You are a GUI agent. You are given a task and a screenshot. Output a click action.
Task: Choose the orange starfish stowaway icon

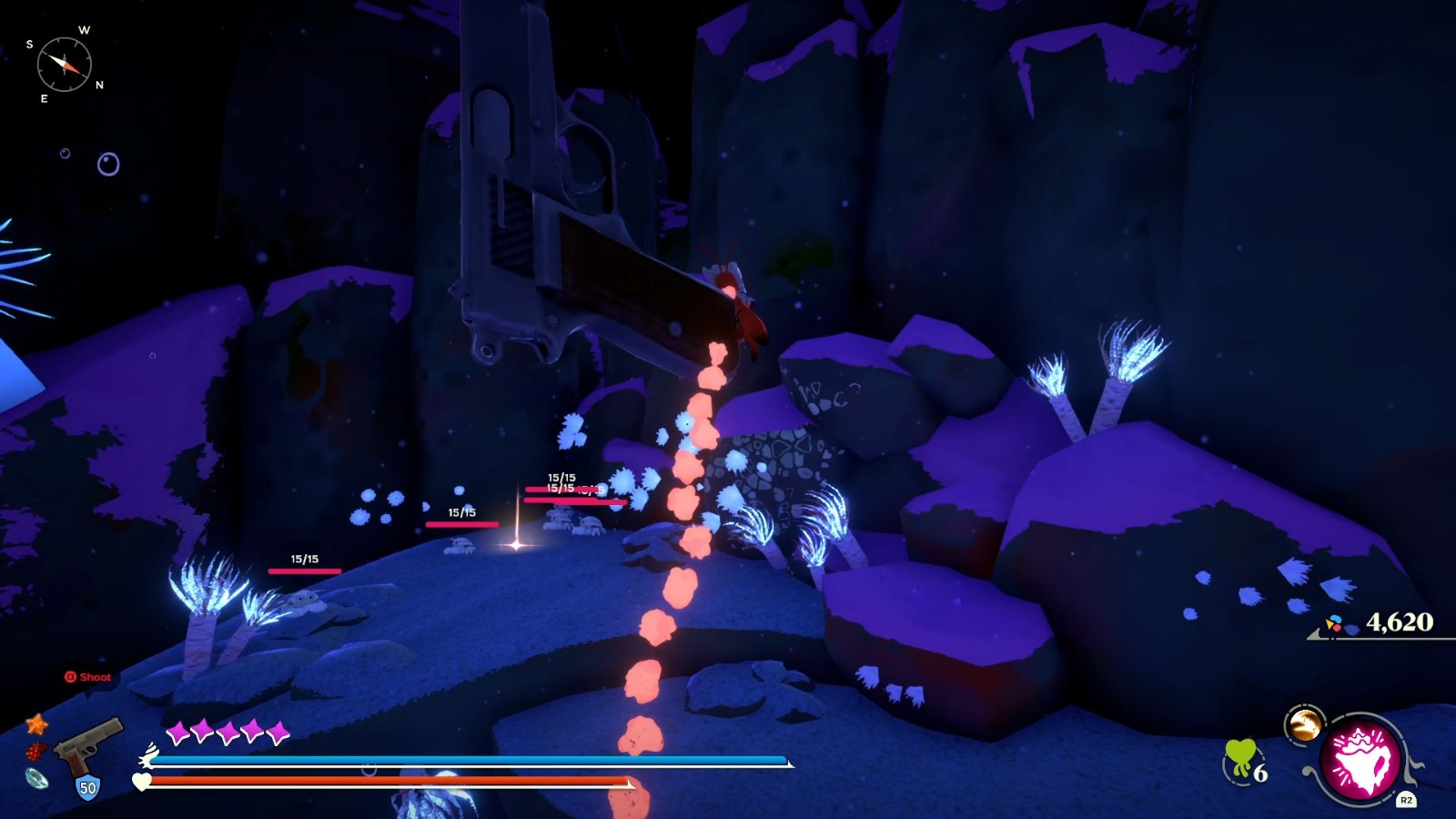(36, 724)
